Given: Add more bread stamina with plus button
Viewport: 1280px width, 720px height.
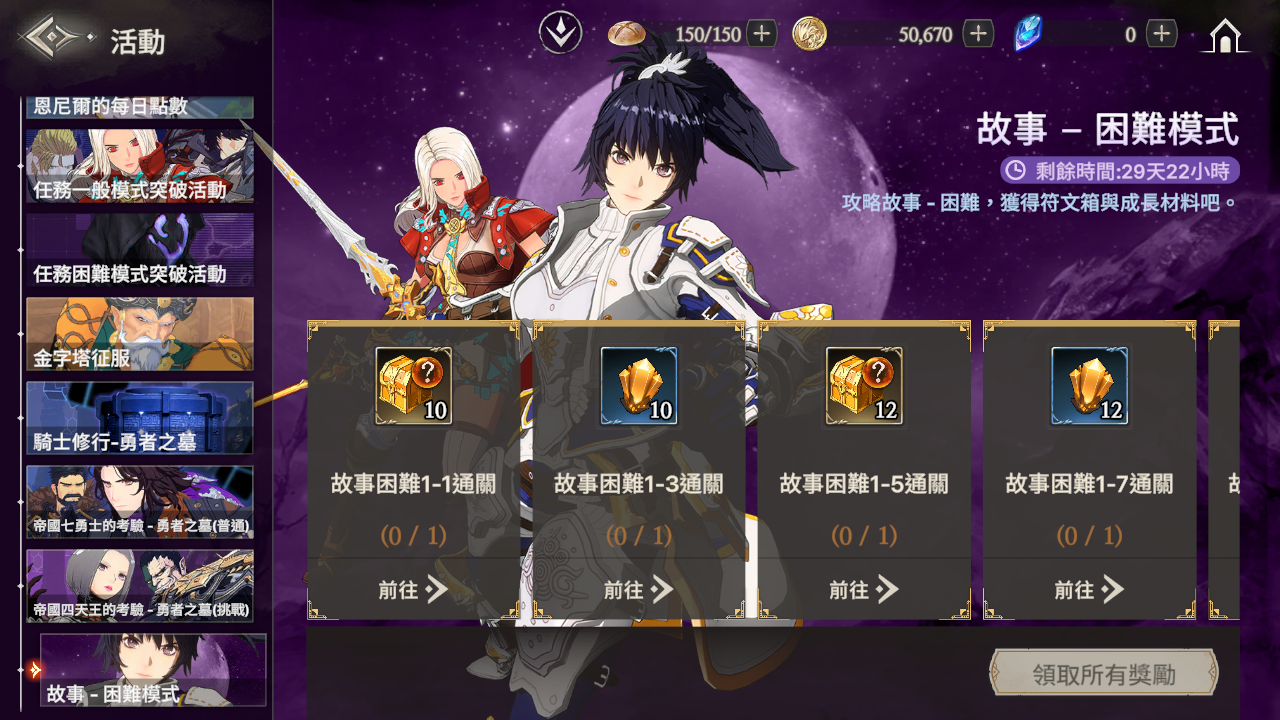Looking at the screenshot, I should pyautogui.click(x=762, y=34).
